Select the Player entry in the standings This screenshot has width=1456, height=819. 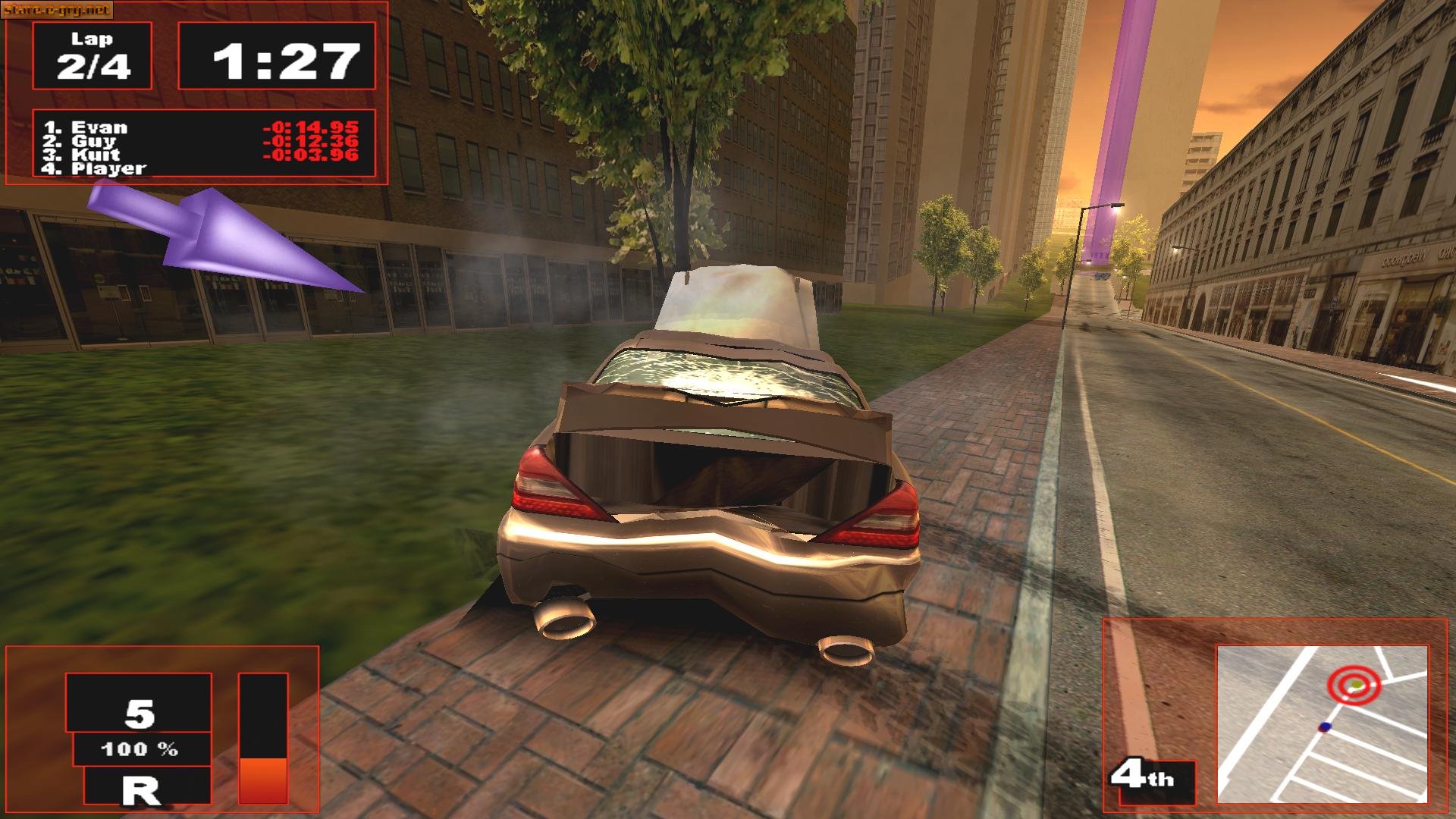(x=108, y=168)
